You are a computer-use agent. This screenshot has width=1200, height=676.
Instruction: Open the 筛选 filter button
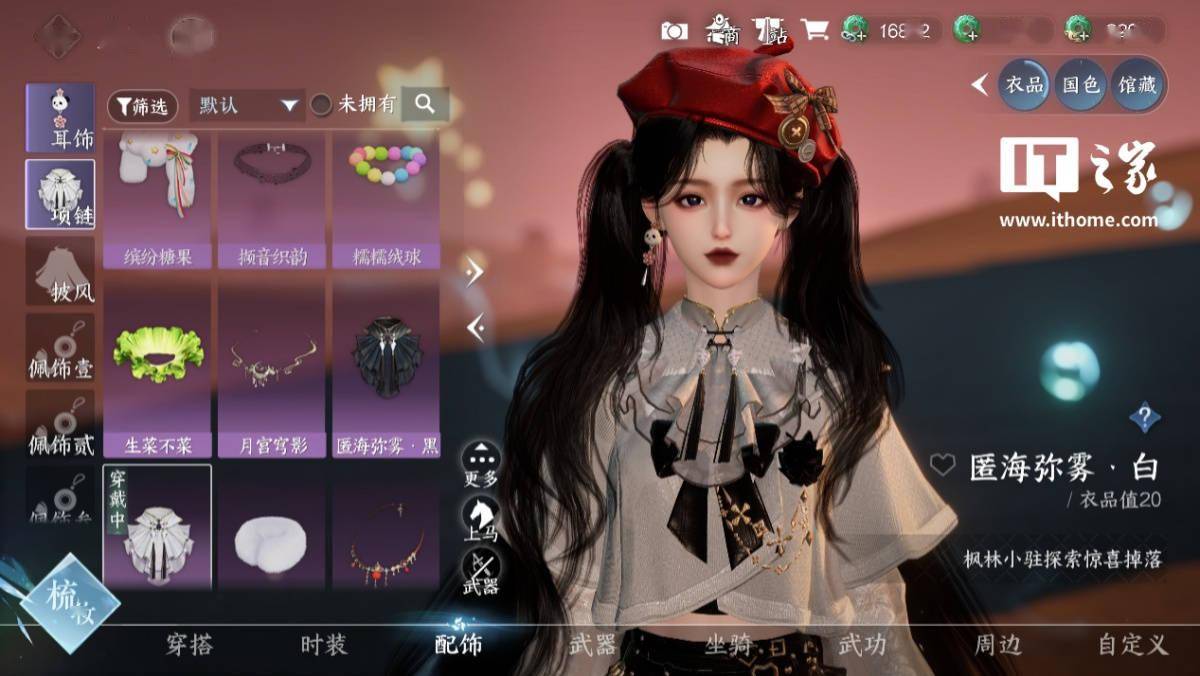pyautogui.click(x=142, y=105)
